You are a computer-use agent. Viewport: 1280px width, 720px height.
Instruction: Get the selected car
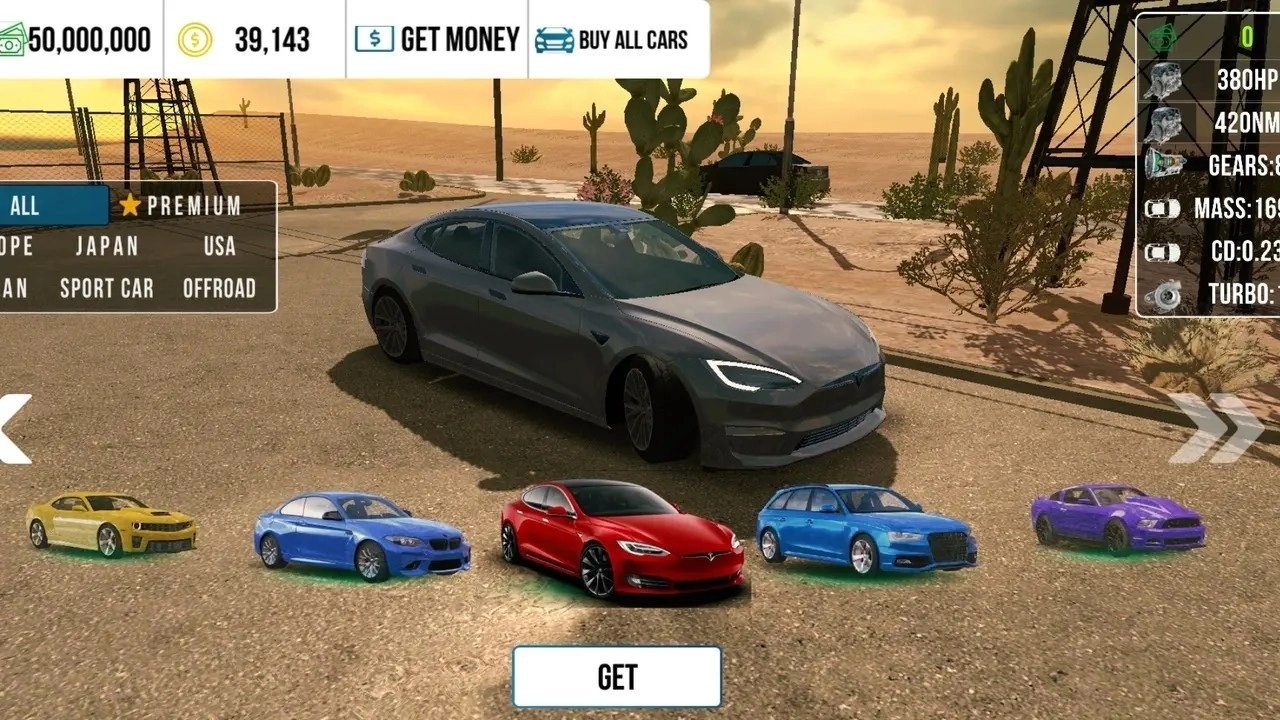[617, 677]
